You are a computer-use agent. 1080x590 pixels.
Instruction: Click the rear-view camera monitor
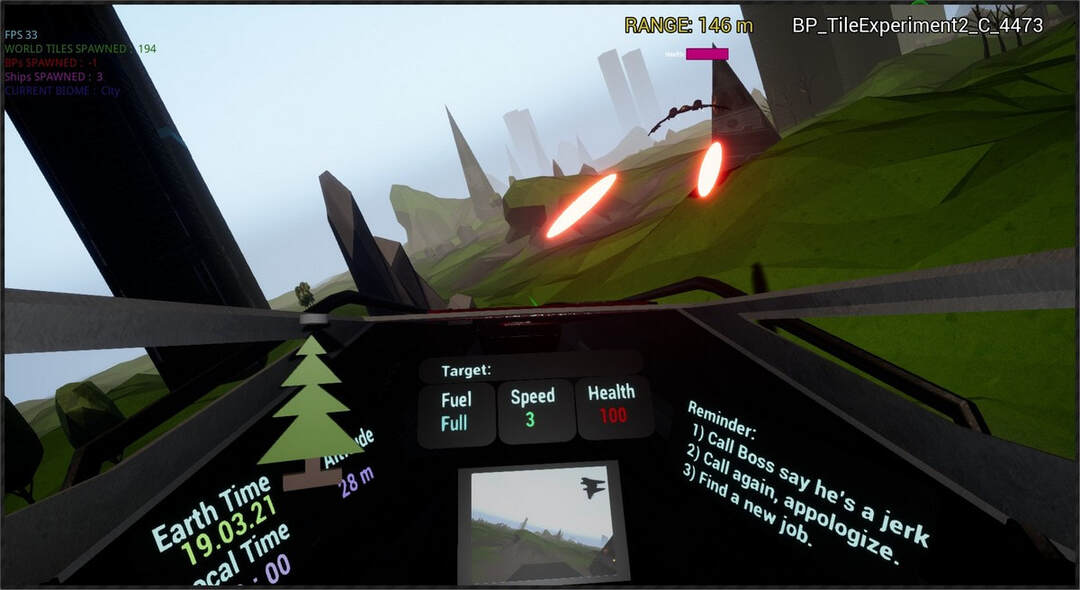(542, 522)
